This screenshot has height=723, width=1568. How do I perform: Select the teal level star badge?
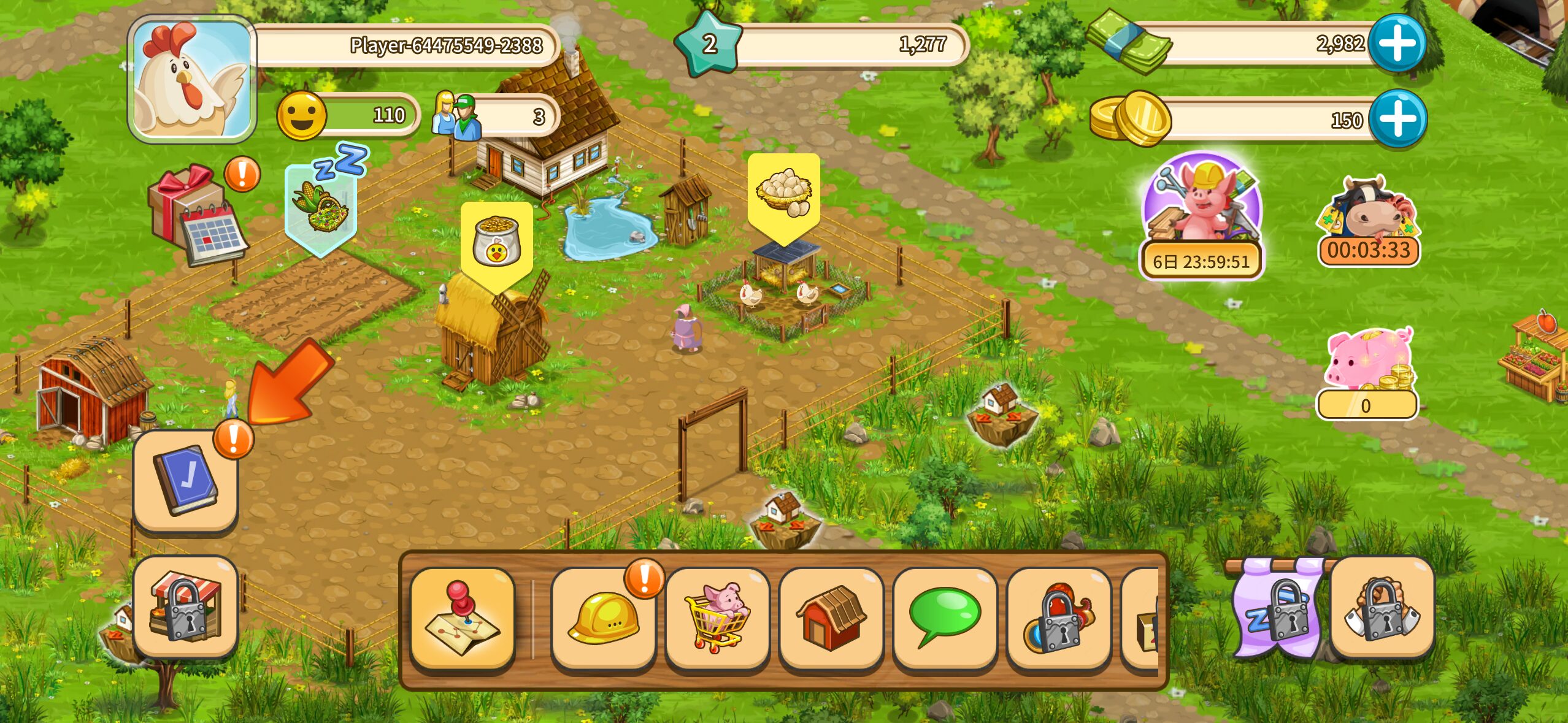click(709, 44)
